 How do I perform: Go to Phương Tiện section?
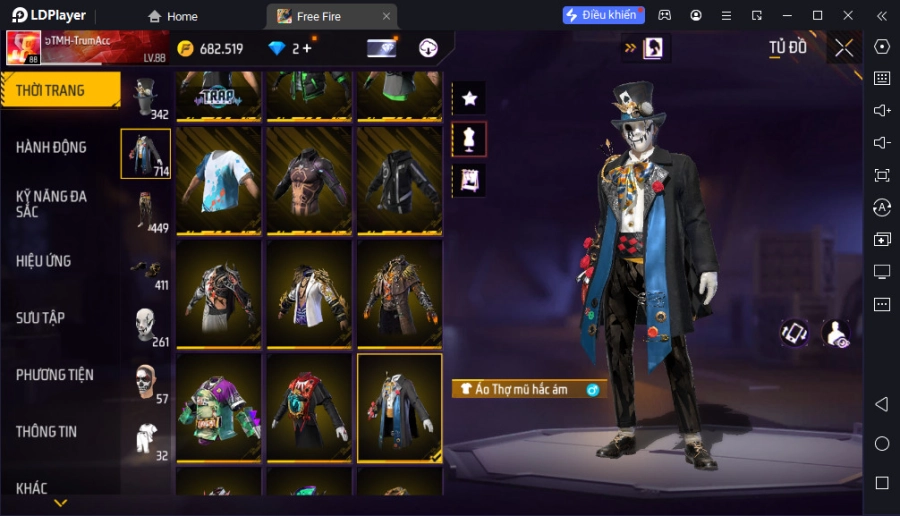(x=55, y=375)
